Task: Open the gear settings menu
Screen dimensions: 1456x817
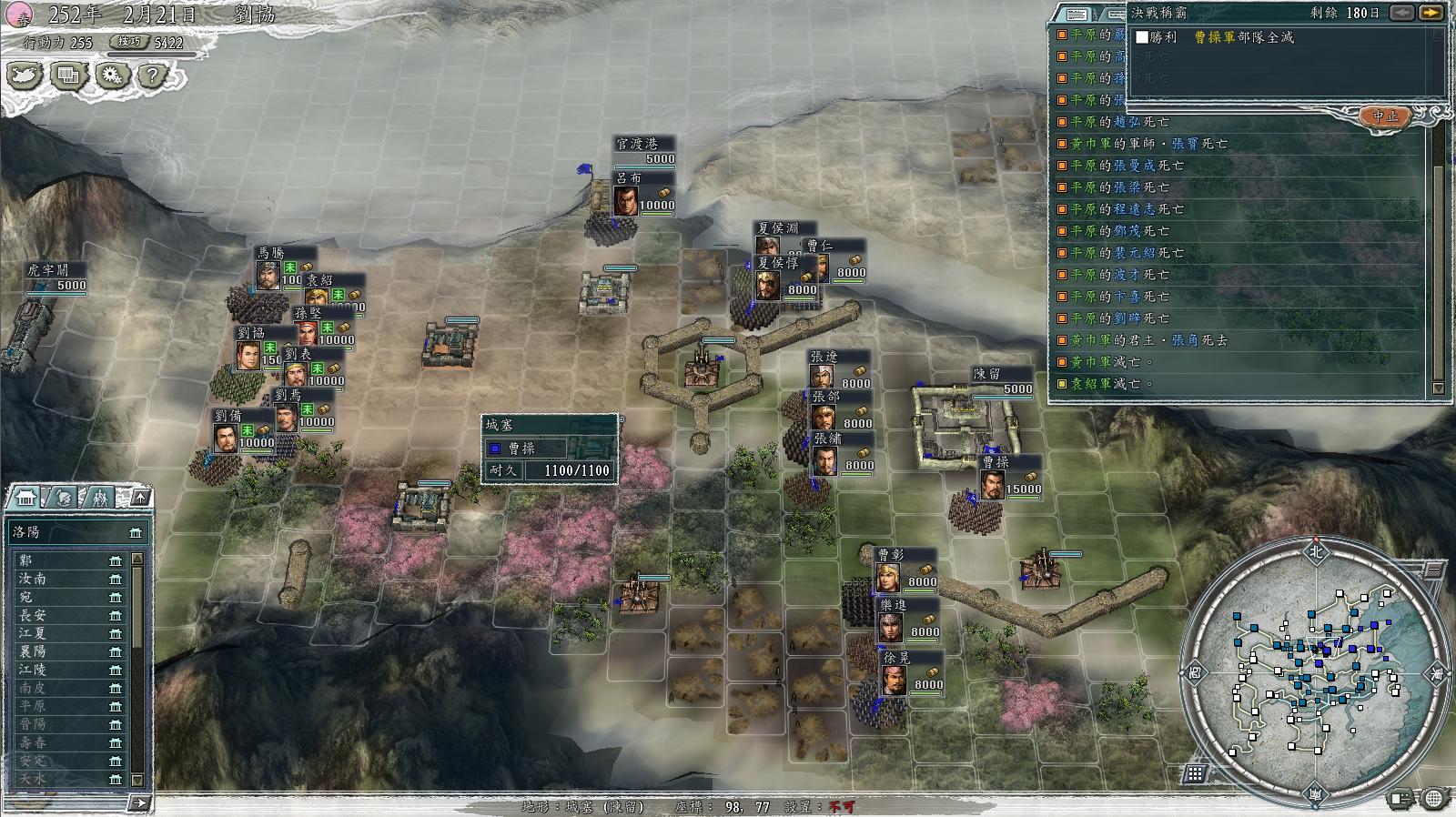Action: pos(111,76)
